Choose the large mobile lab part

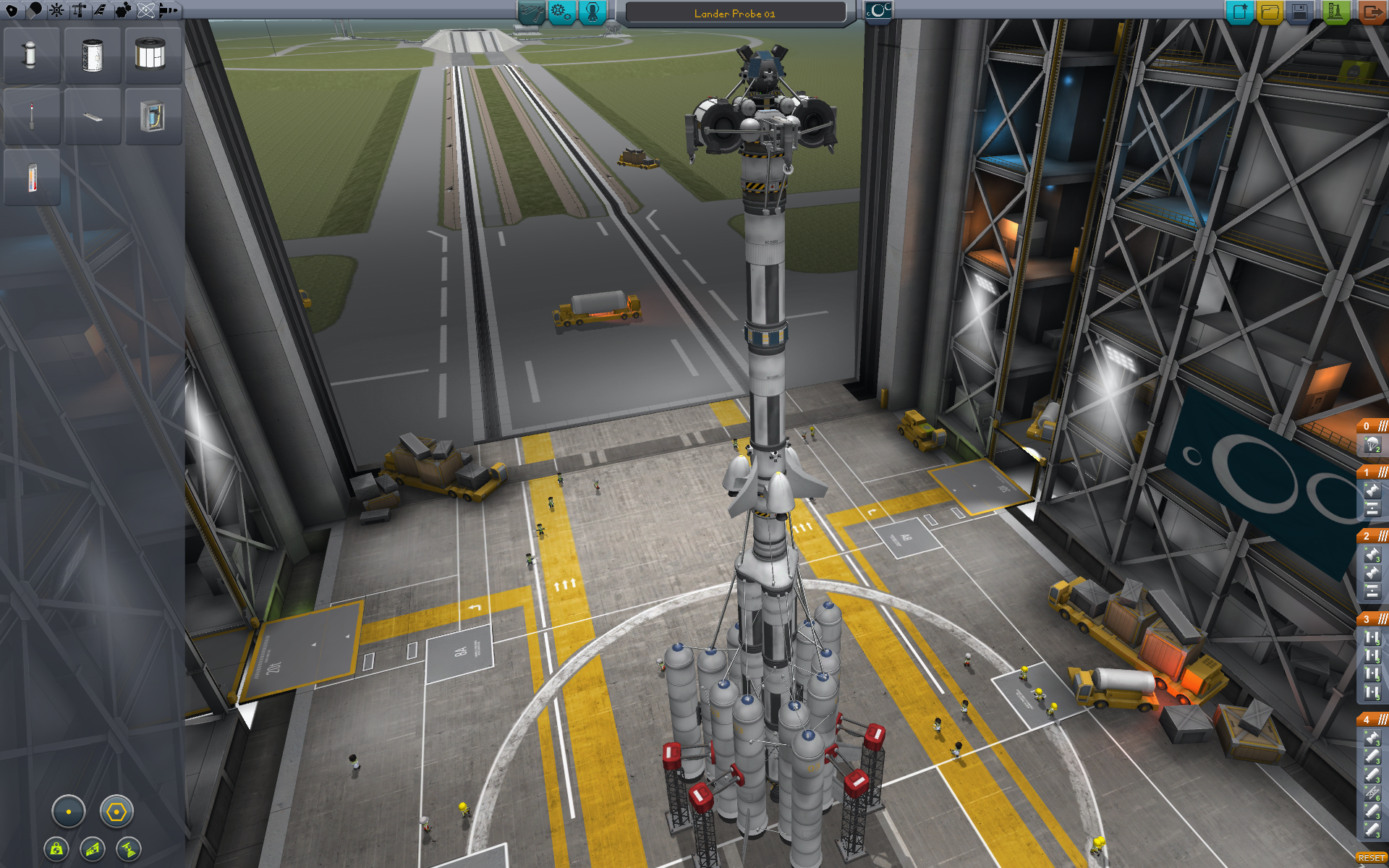click(151, 55)
